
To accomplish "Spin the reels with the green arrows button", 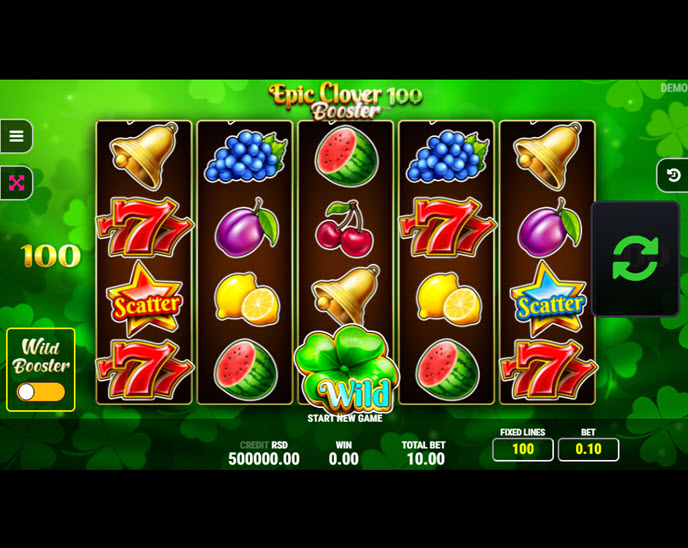I will pyautogui.click(x=635, y=258).
